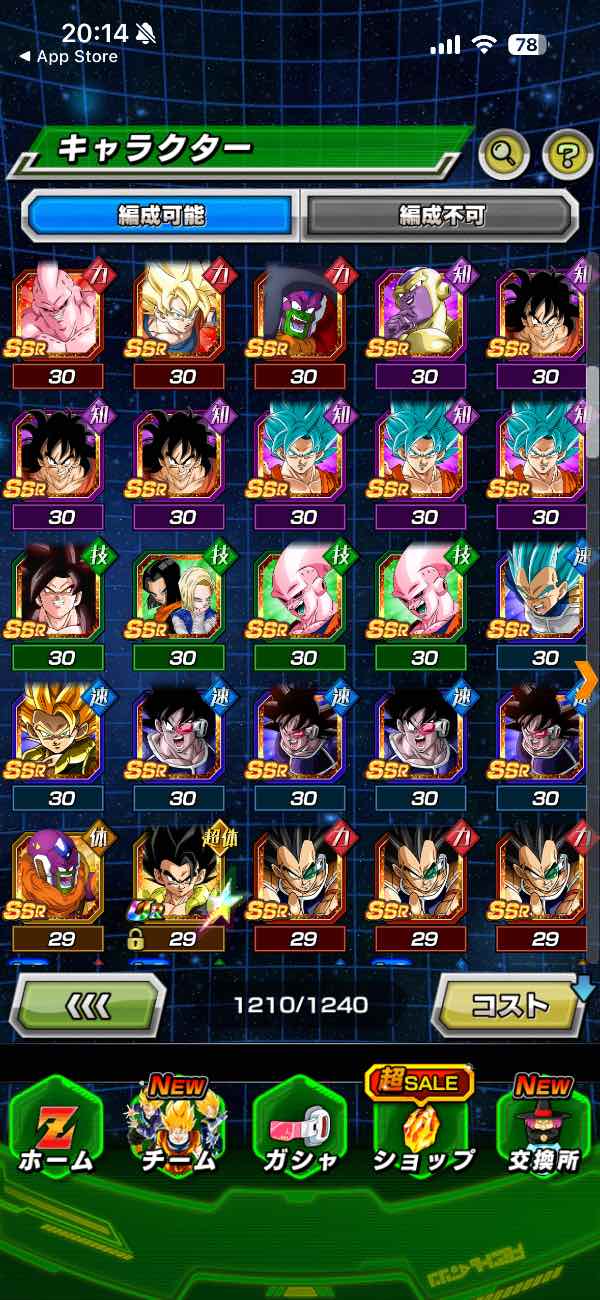Click the green back arrows button
Viewport: 600px width, 1300px height.
88,1003
